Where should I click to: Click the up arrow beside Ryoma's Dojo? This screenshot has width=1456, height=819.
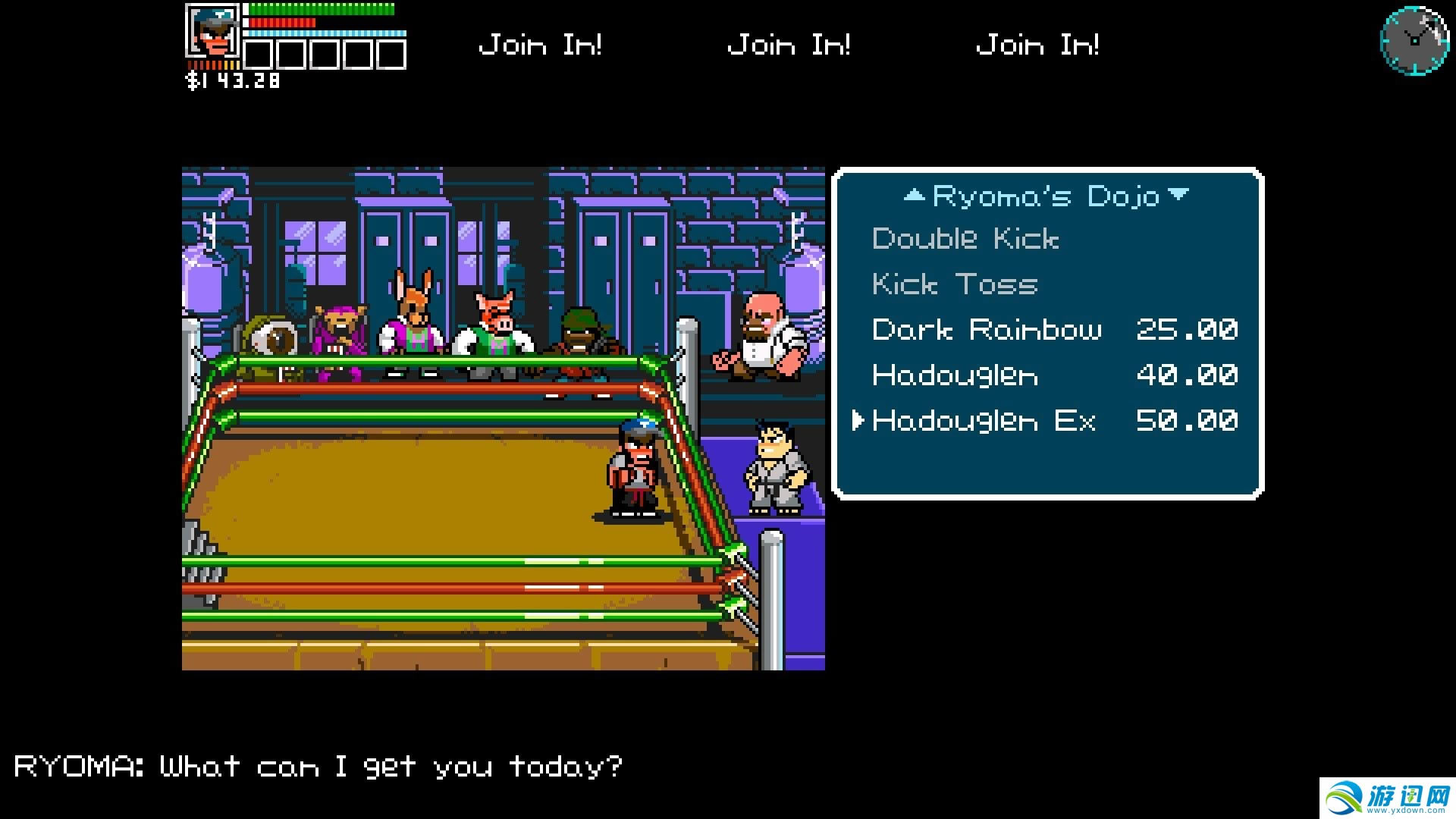point(915,196)
